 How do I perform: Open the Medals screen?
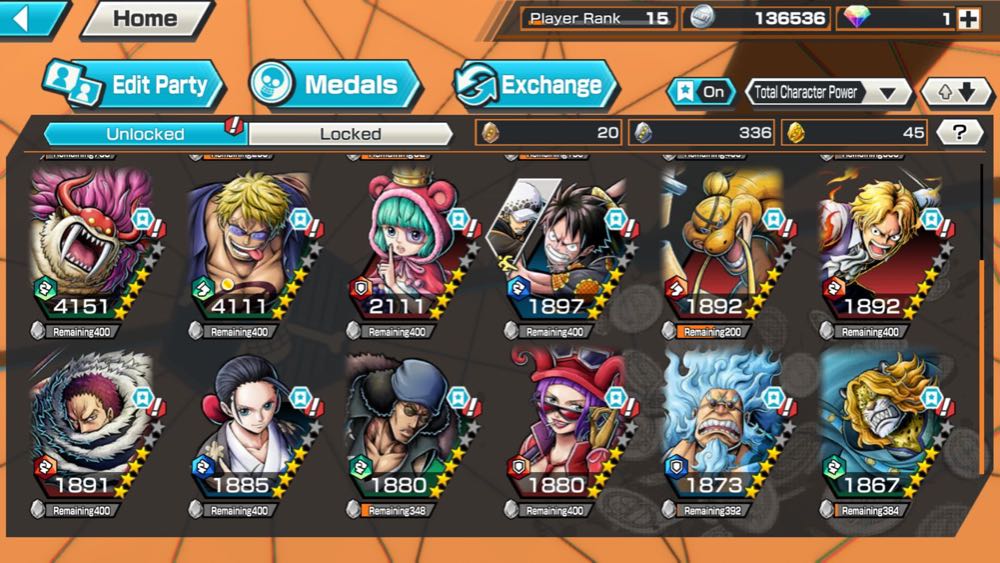click(x=336, y=85)
